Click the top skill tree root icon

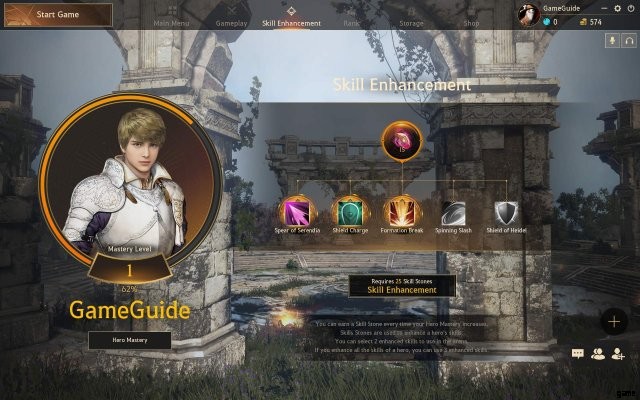pos(403,140)
